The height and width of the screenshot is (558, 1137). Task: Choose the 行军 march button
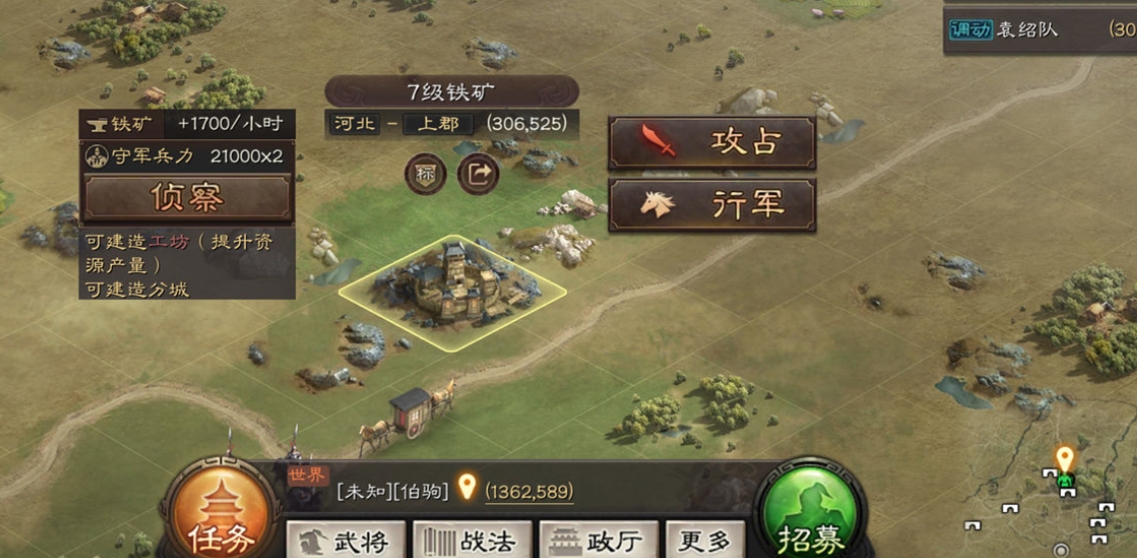pos(711,206)
